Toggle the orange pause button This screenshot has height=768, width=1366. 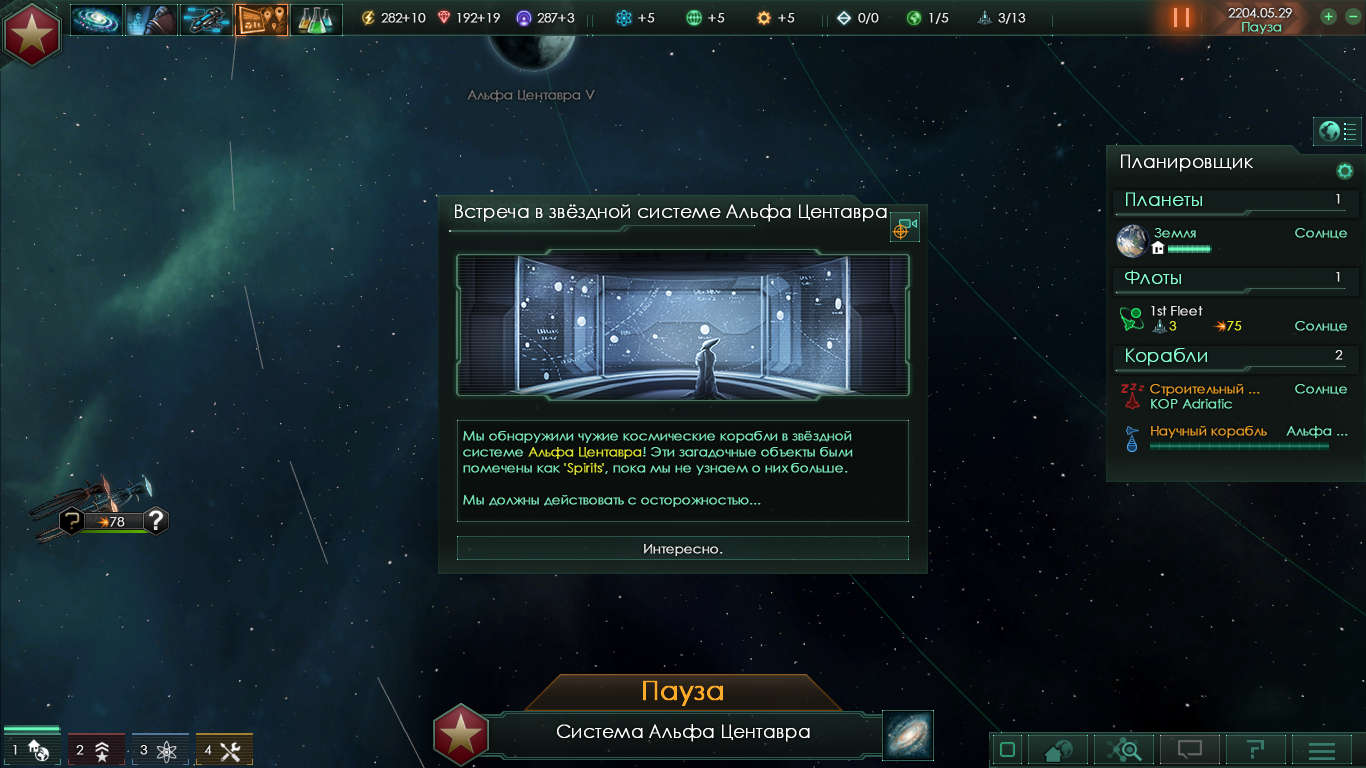click(x=1181, y=18)
